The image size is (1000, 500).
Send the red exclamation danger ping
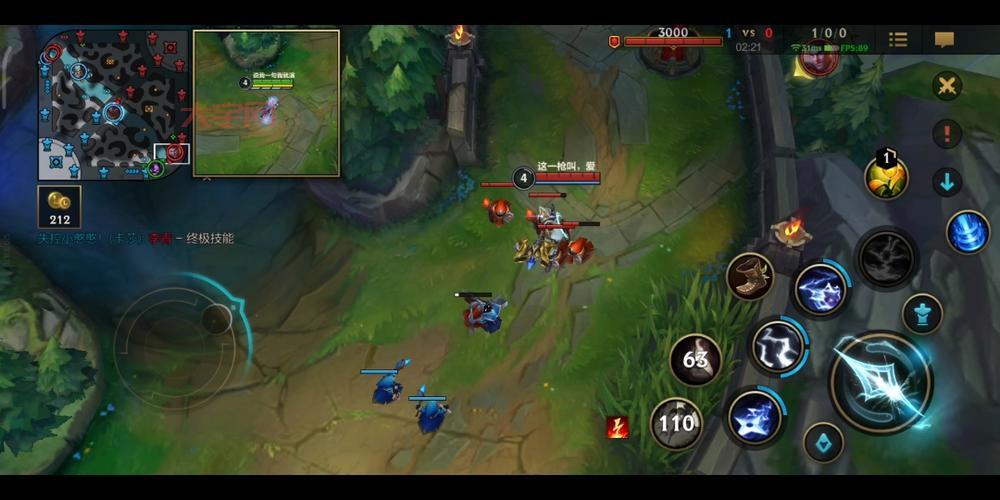(946, 133)
